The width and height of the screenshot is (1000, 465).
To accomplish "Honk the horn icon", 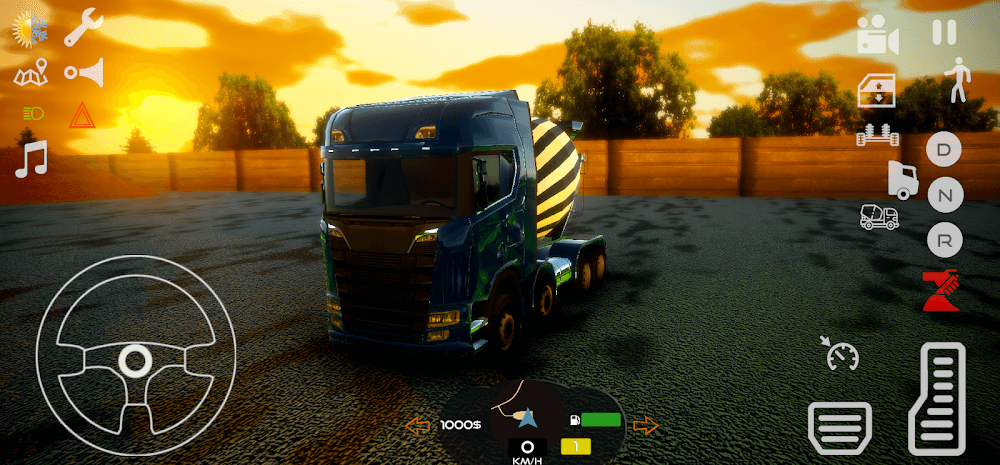I will coord(84,72).
